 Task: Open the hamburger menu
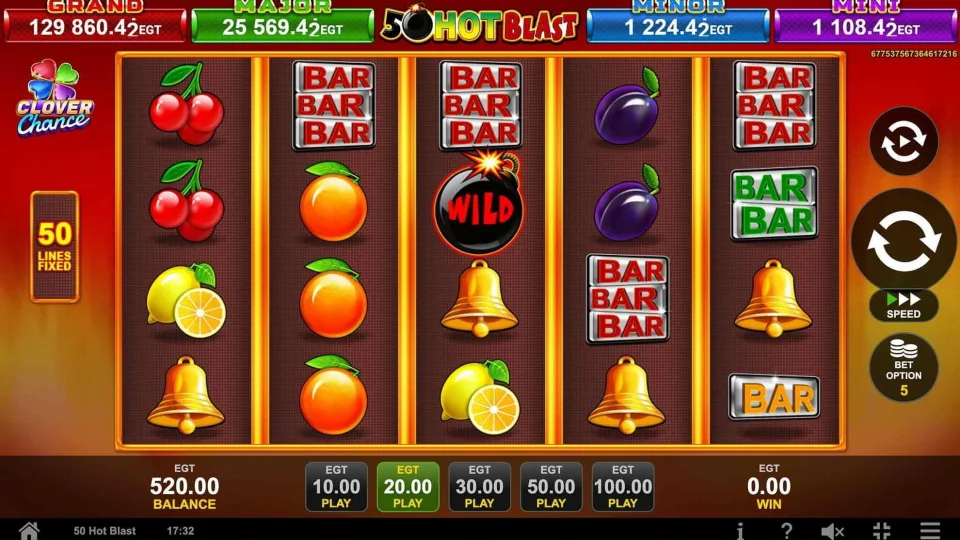point(930,530)
